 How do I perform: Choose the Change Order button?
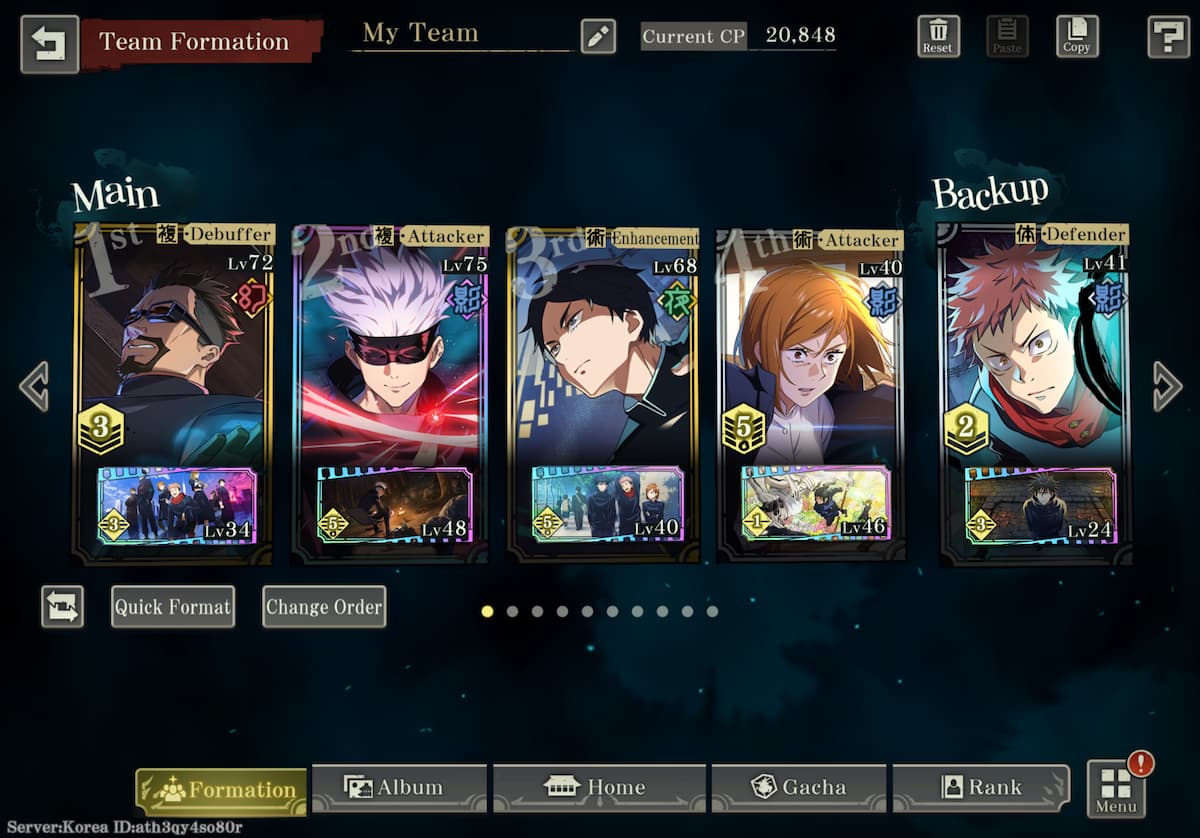point(324,607)
